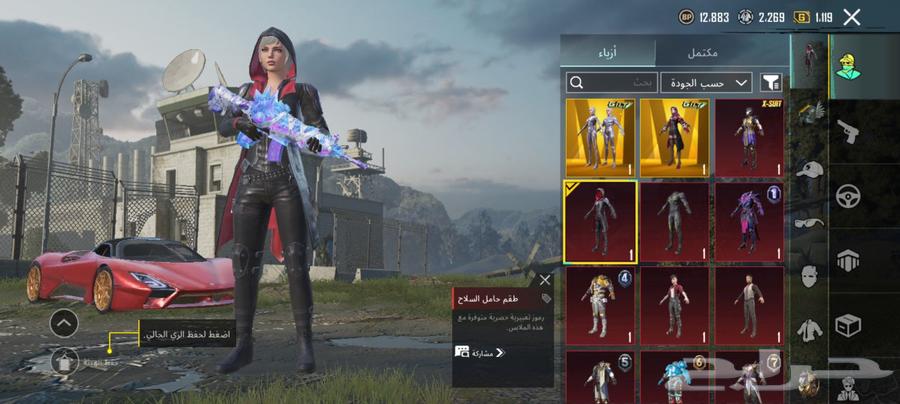900x404 pixels.
Task: Pick the white-gold outfit marked 4
Action: pyautogui.click(x=601, y=303)
